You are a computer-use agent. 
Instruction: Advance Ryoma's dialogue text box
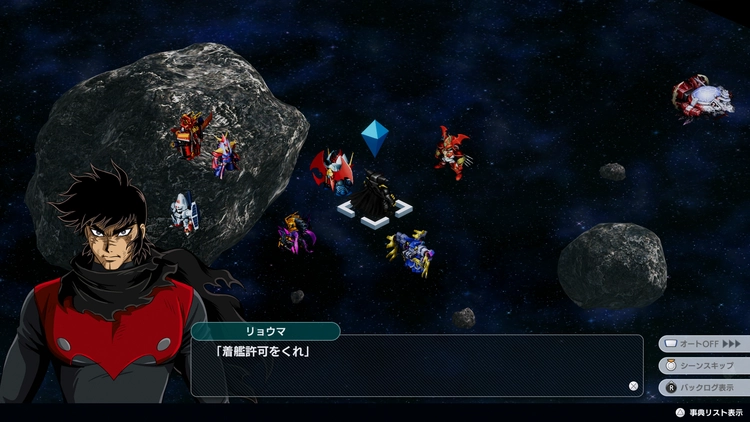pyautogui.click(x=417, y=366)
